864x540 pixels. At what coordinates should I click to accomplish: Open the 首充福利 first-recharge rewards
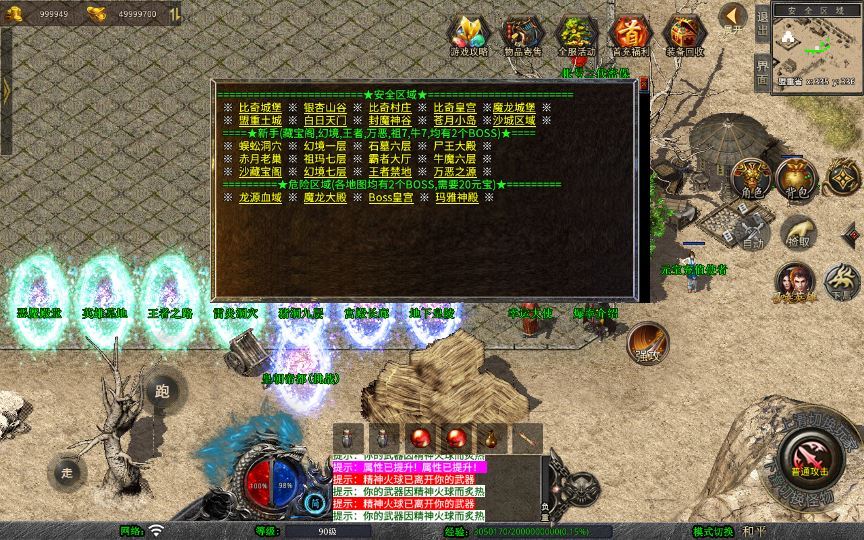pos(630,36)
